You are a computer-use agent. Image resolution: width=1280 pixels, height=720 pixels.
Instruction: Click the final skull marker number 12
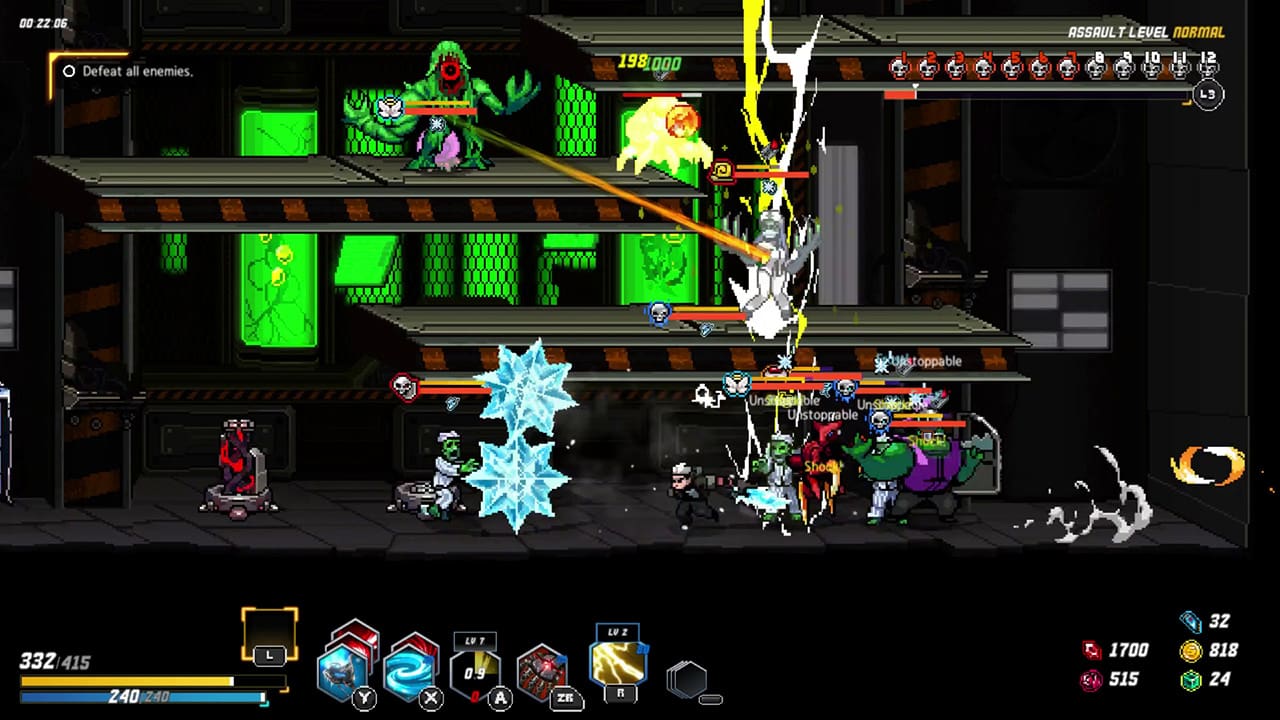coord(1208,68)
